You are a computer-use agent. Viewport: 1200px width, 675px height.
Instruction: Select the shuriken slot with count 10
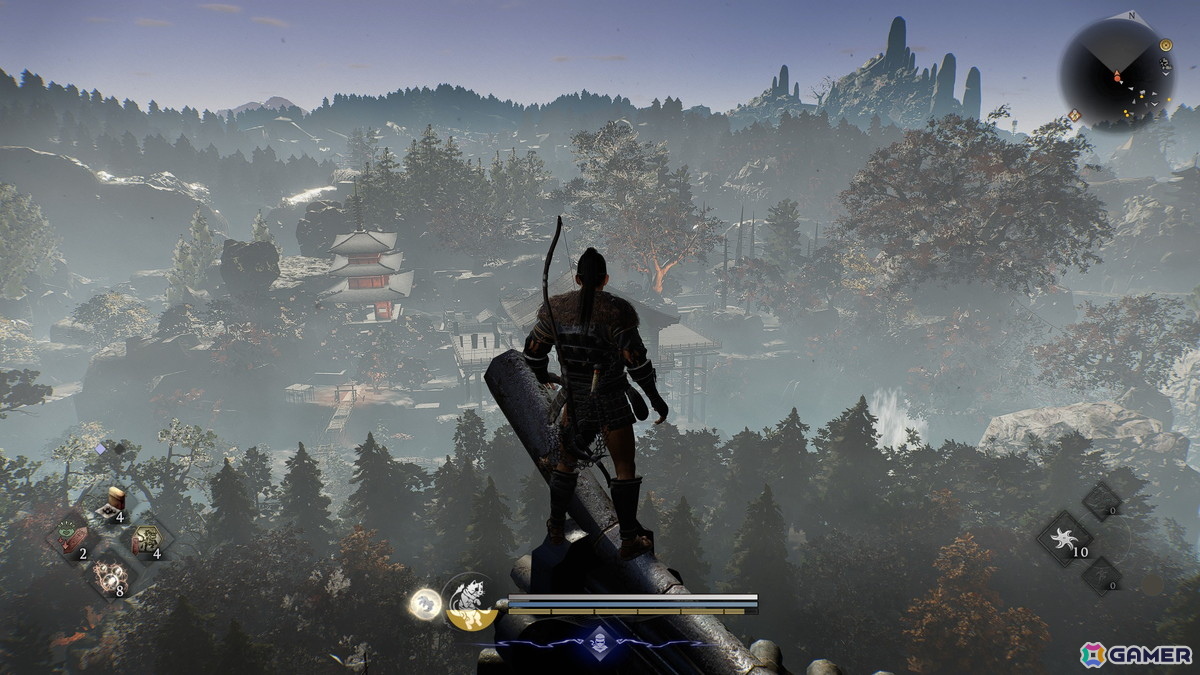tap(1063, 539)
